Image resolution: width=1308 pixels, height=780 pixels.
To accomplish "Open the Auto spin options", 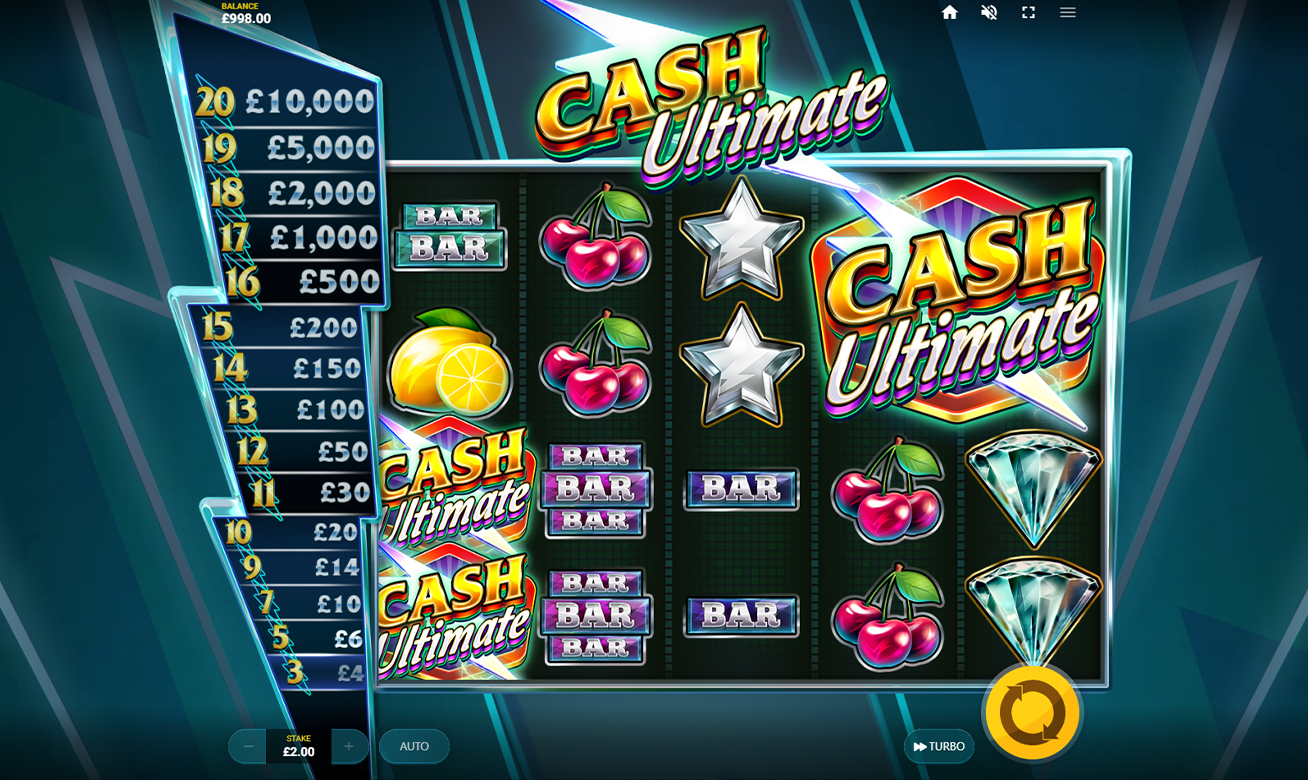I will pyautogui.click(x=414, y=746).
